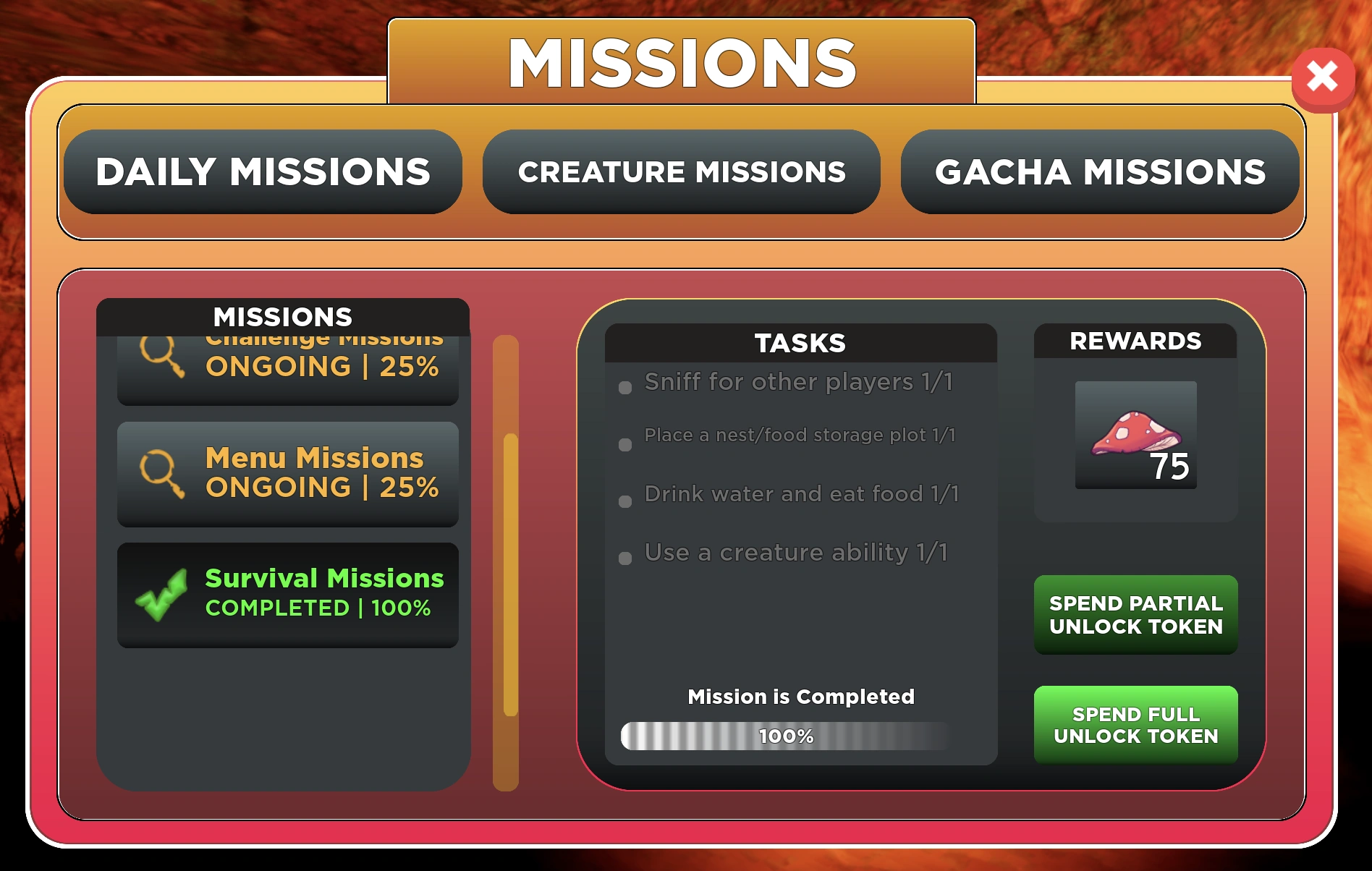Select the bullet beside Drink water and eat food
This screenshot has height=871, width=1372.
tap(624, 499)
